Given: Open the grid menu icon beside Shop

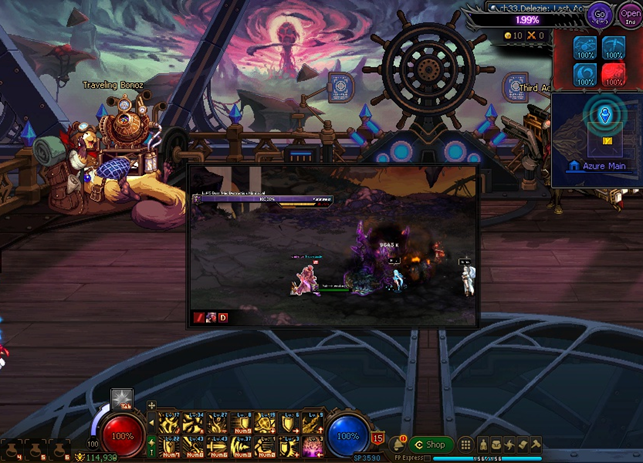Looking at the screenshot, I should click(465, 444).
